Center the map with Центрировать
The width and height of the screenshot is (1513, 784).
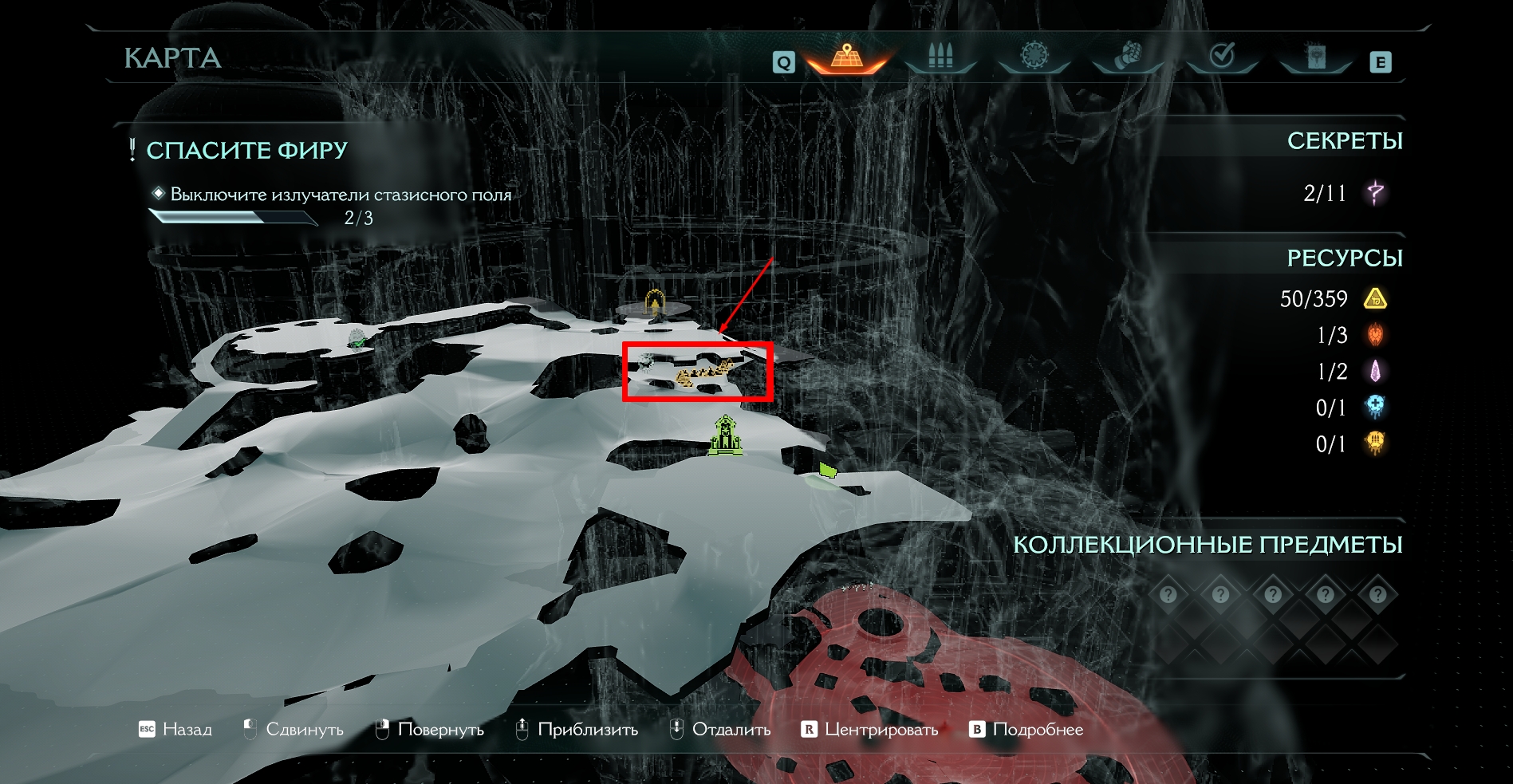pyautogui.click(x=870, y=729)
